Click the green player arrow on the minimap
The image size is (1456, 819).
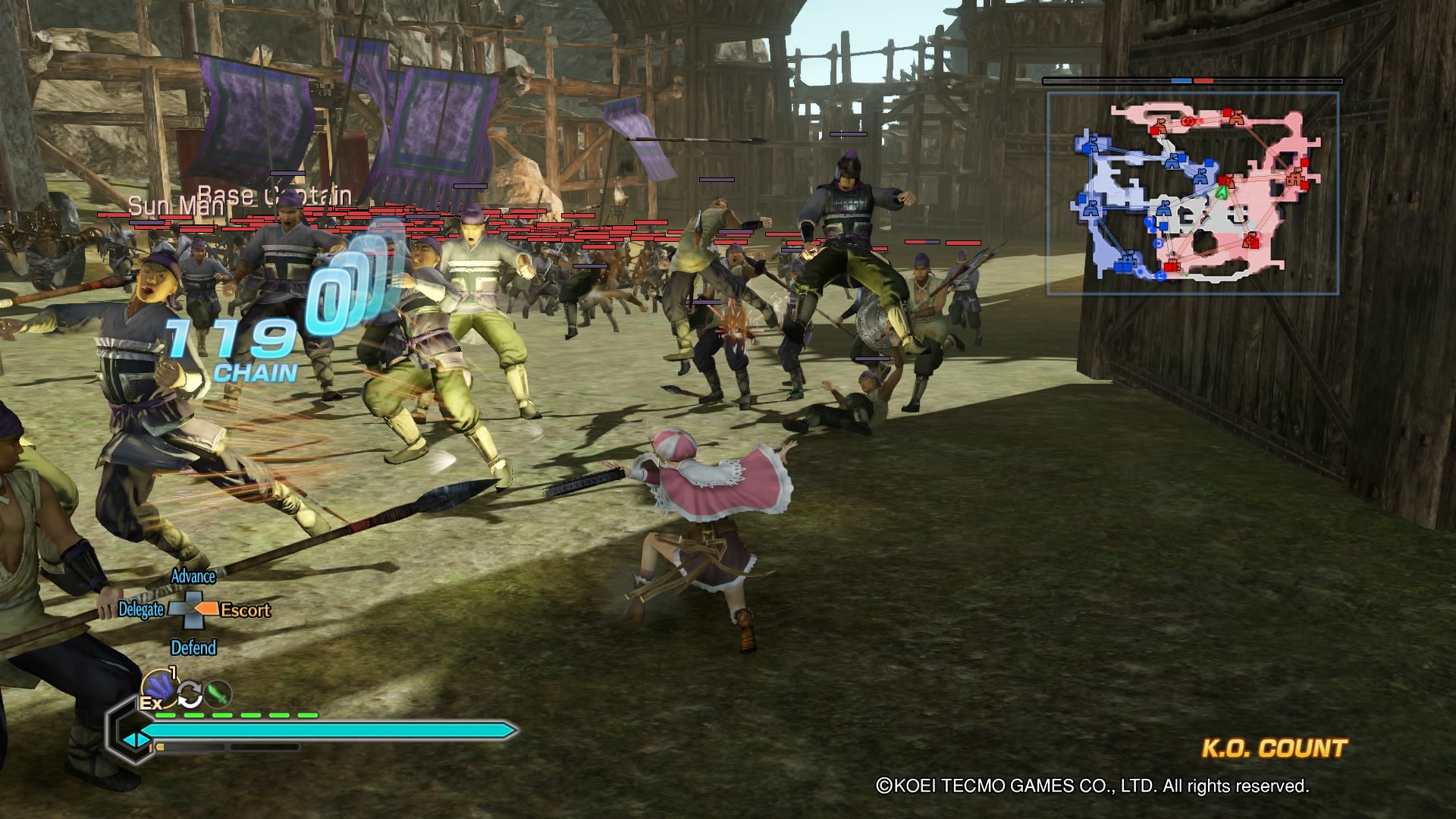(x=1222, y=193)
